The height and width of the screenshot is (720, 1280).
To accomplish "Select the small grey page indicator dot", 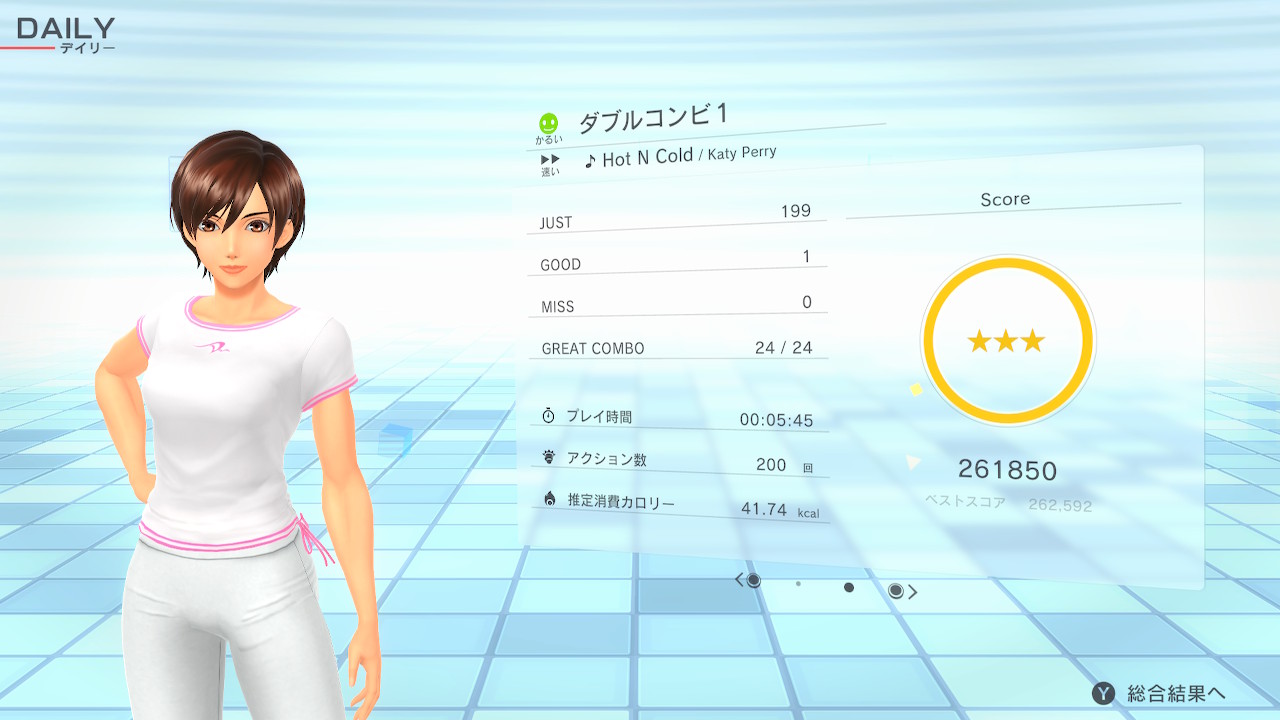I will tap(798, 583).
